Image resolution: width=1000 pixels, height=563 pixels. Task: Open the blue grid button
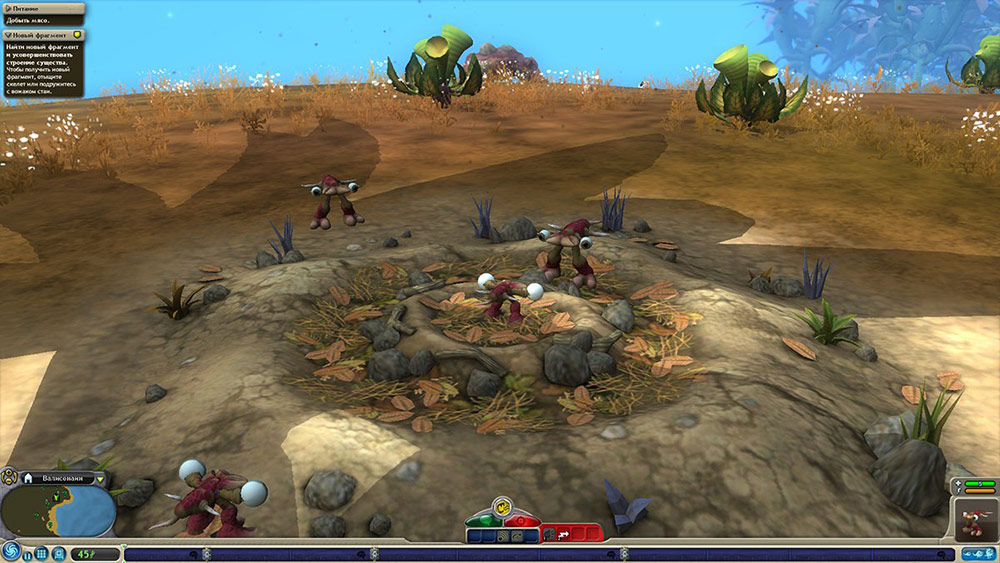tap(42, 553)
